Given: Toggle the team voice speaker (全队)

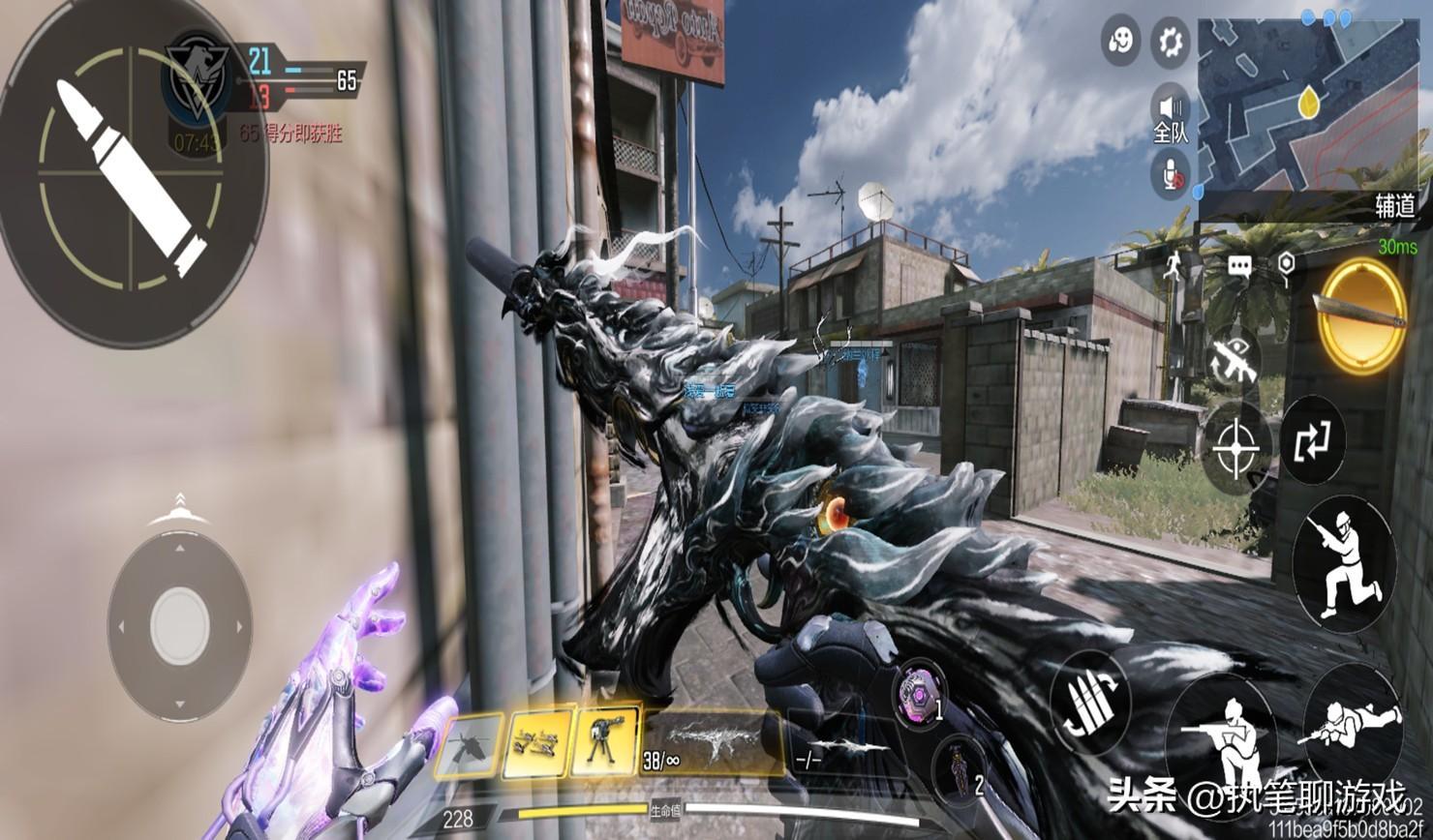Looking at the screenshot, I should (x=1171, y=112).
